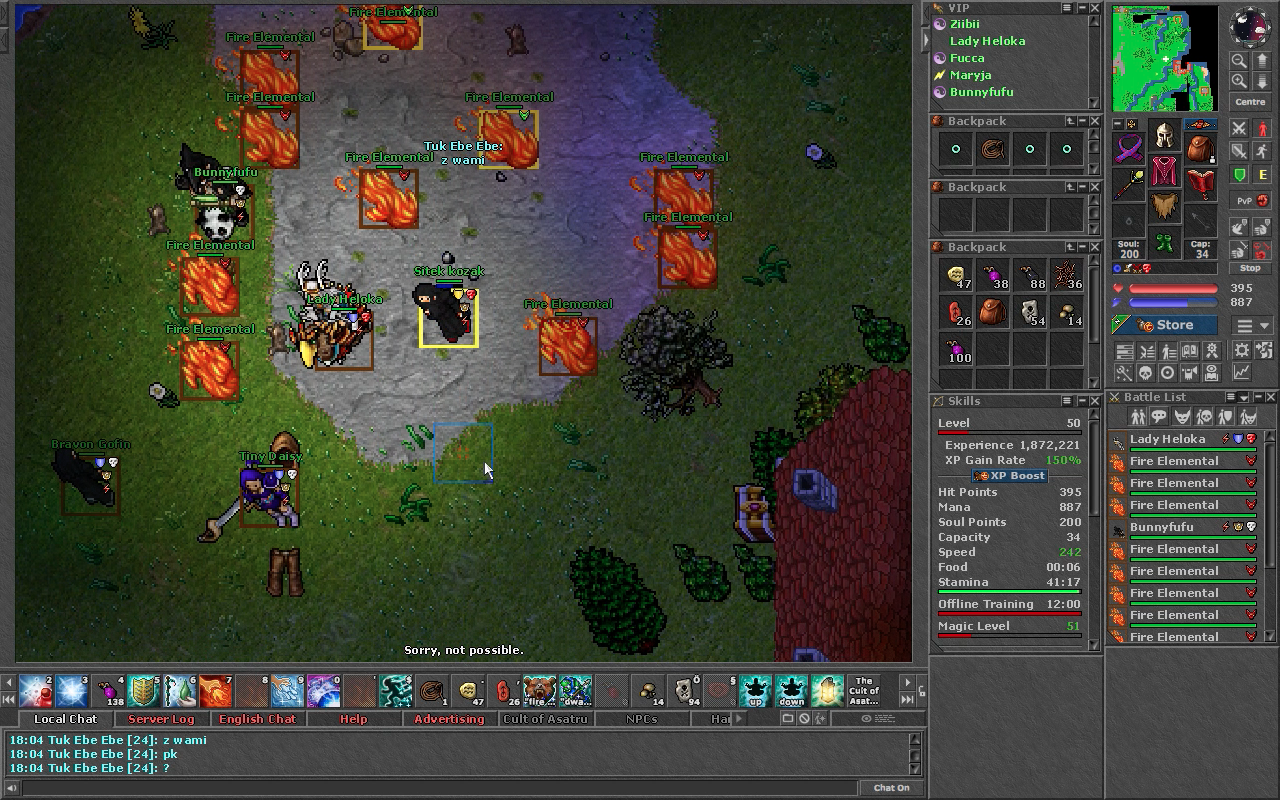The width and height of the screenshot is (1280, 800).
Task: Select Bunnyfufu in the battle list
Action: click(1162, 527)
